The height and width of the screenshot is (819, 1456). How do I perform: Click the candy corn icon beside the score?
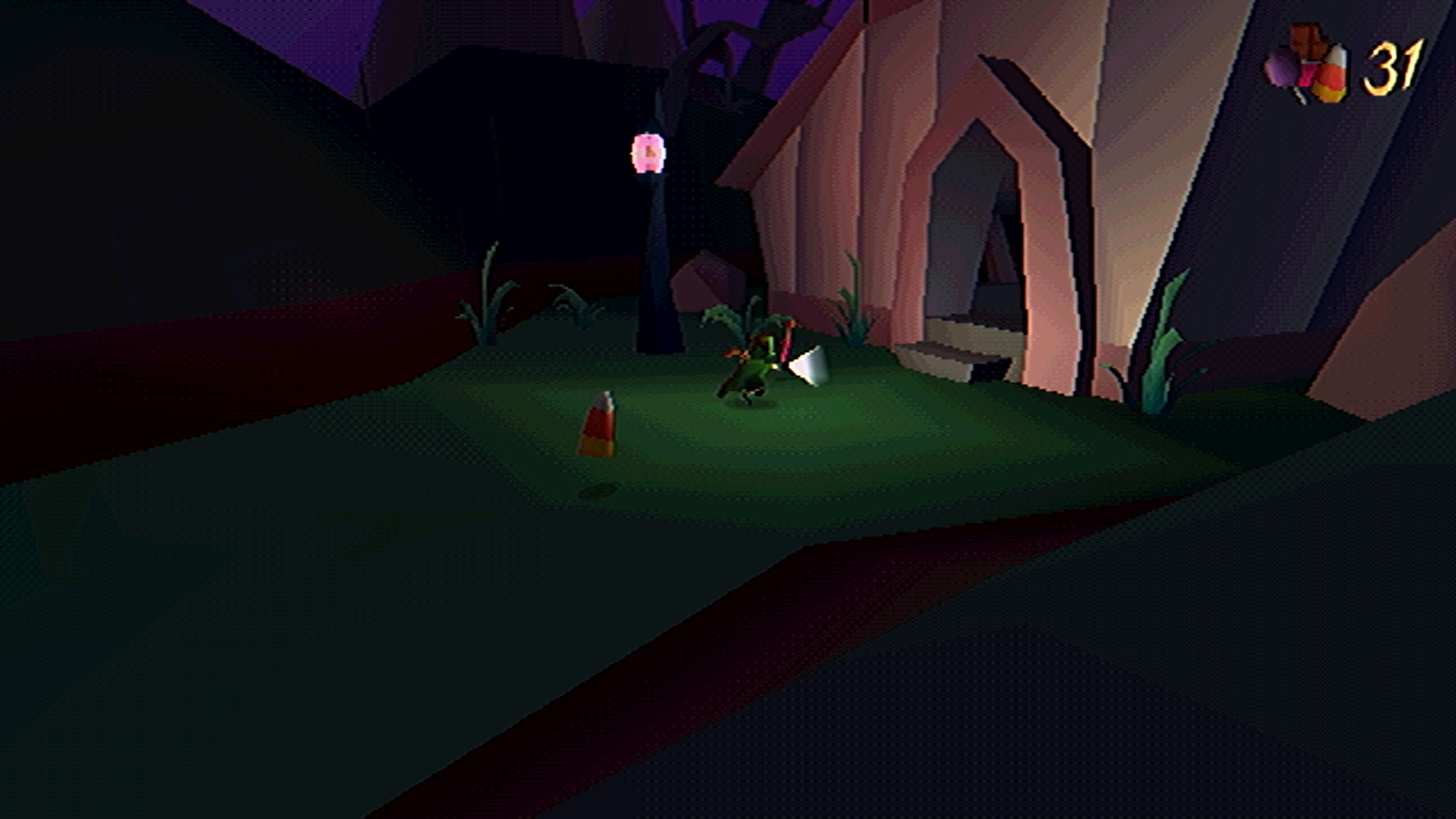pos(1333,68)
